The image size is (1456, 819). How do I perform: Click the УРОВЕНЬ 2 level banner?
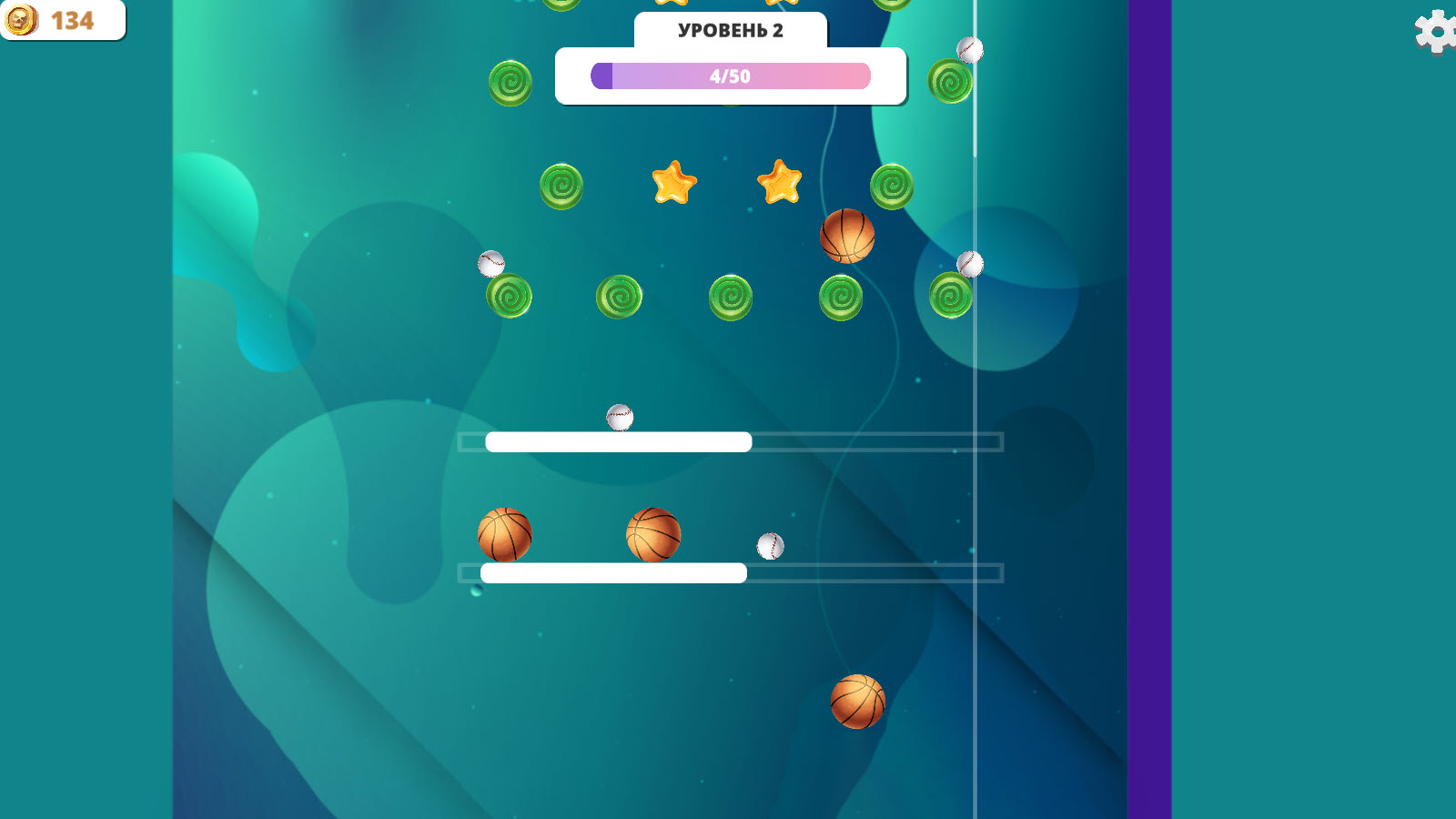tap(731, 30)
